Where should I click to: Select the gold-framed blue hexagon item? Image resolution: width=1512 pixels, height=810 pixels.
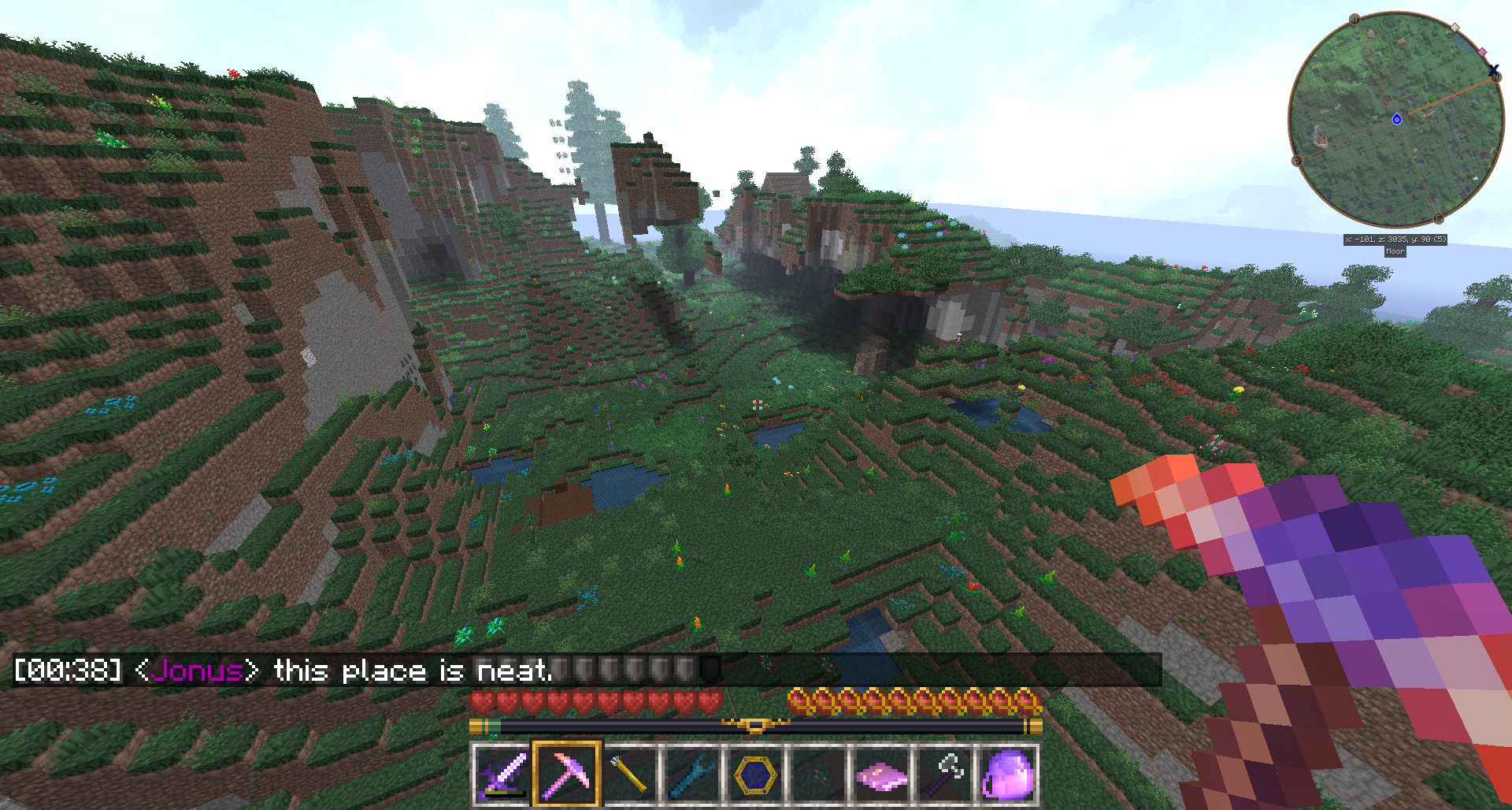755,775
